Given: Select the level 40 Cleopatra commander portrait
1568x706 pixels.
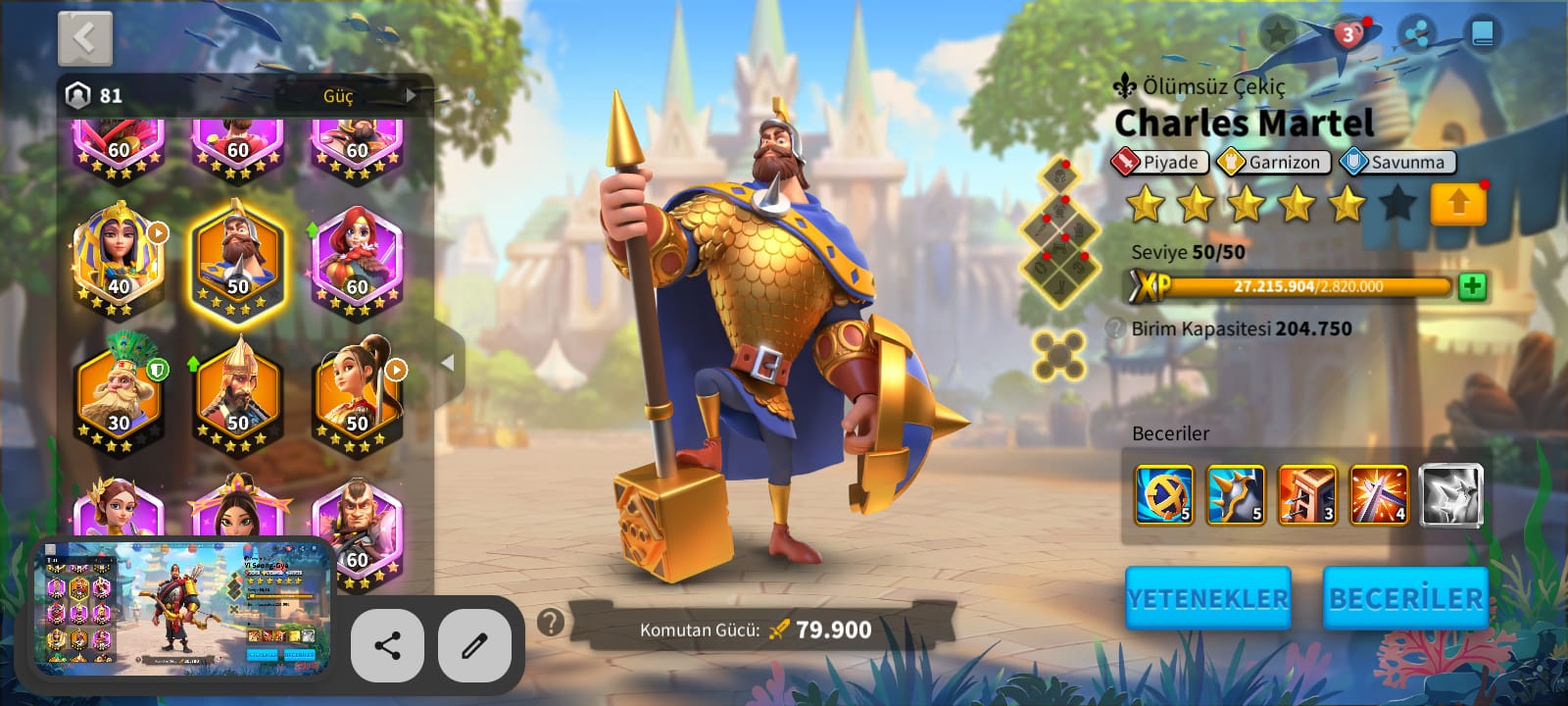Looking at the screenshot, I should point(119,259).
